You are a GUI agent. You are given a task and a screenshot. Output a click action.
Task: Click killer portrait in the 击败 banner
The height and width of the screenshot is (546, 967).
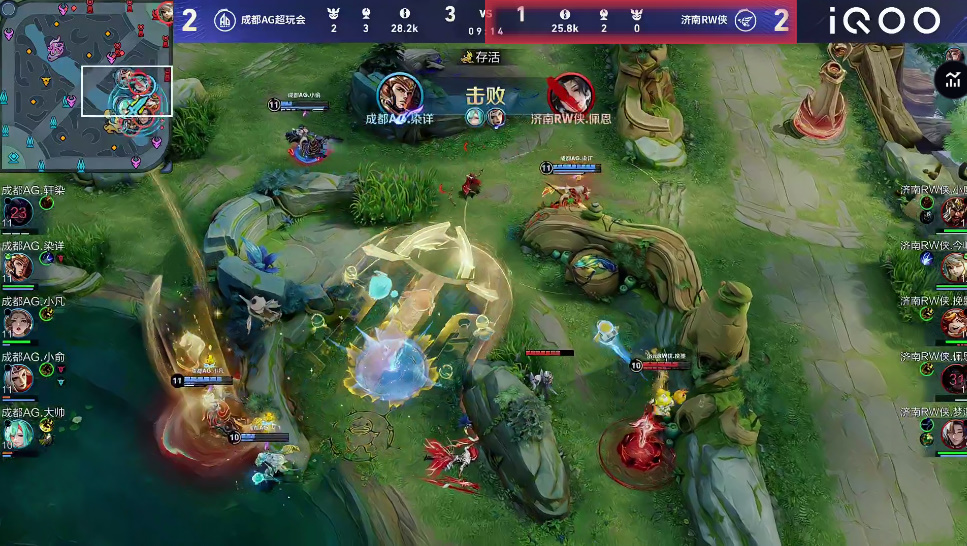399,94
